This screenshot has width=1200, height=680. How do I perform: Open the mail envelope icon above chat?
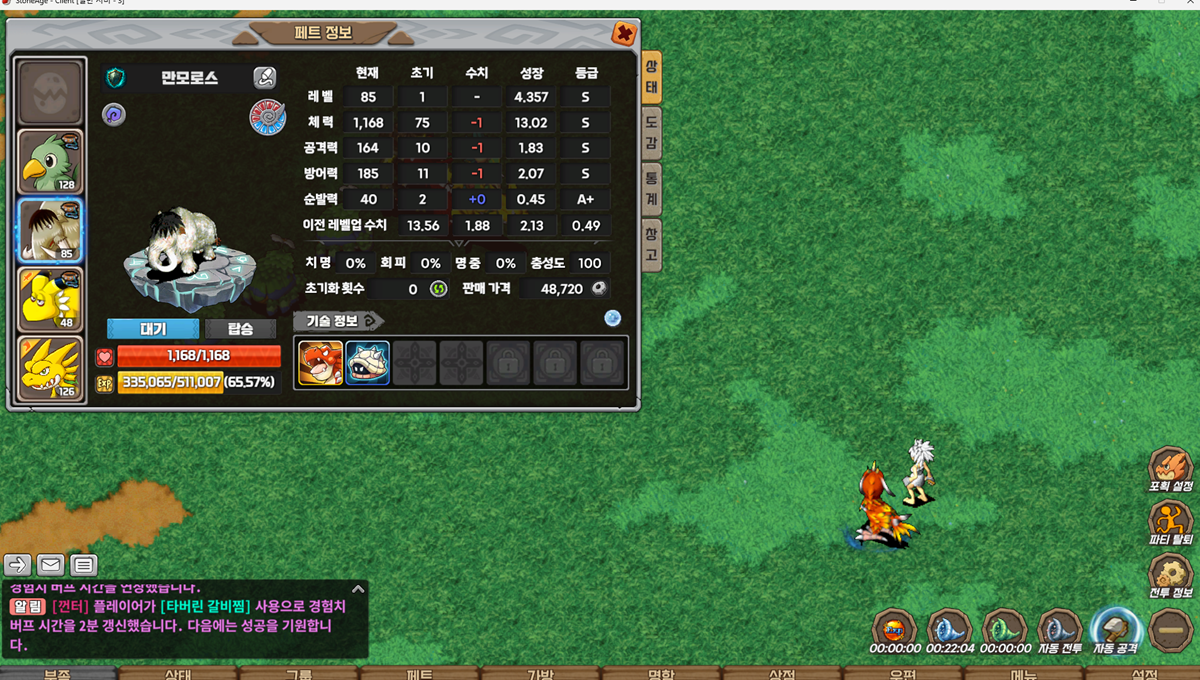[x=51, y=565]
